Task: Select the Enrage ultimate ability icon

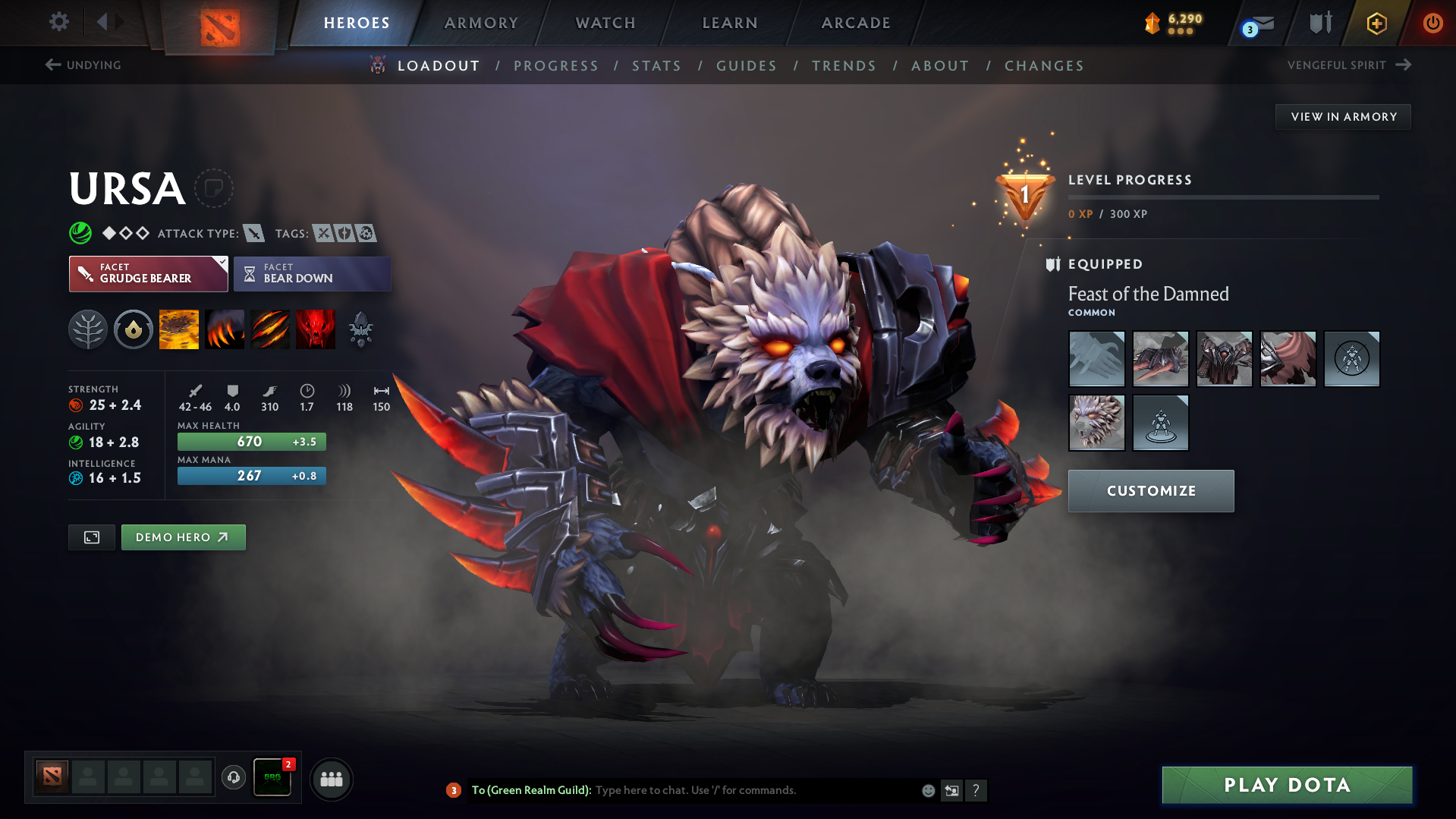Action: click(316, 329)
